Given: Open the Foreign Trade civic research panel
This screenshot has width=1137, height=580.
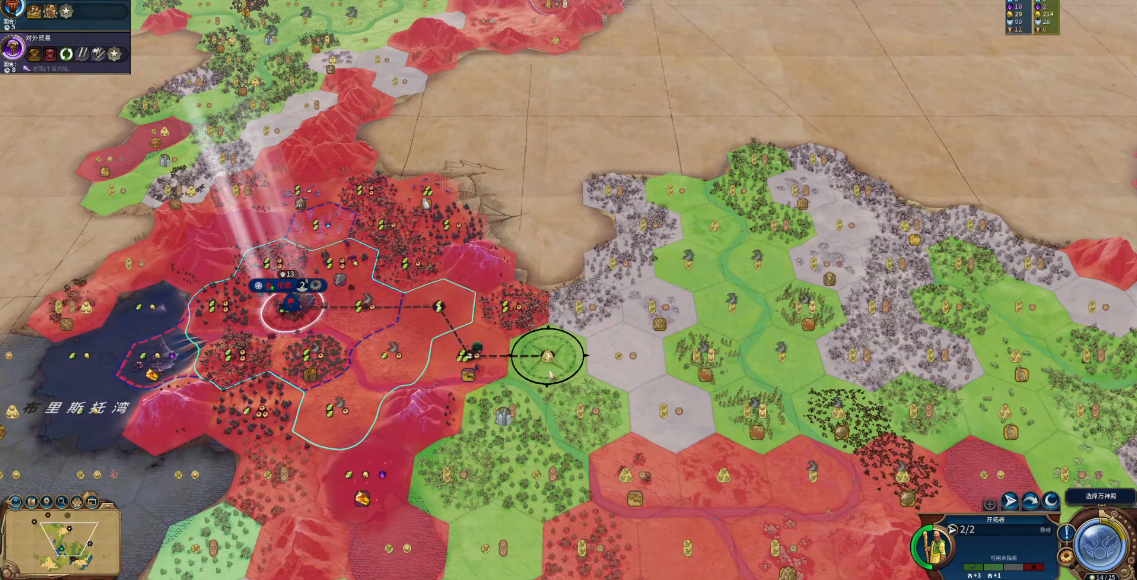Looking at the screenshot, I should tap(14, 47).
